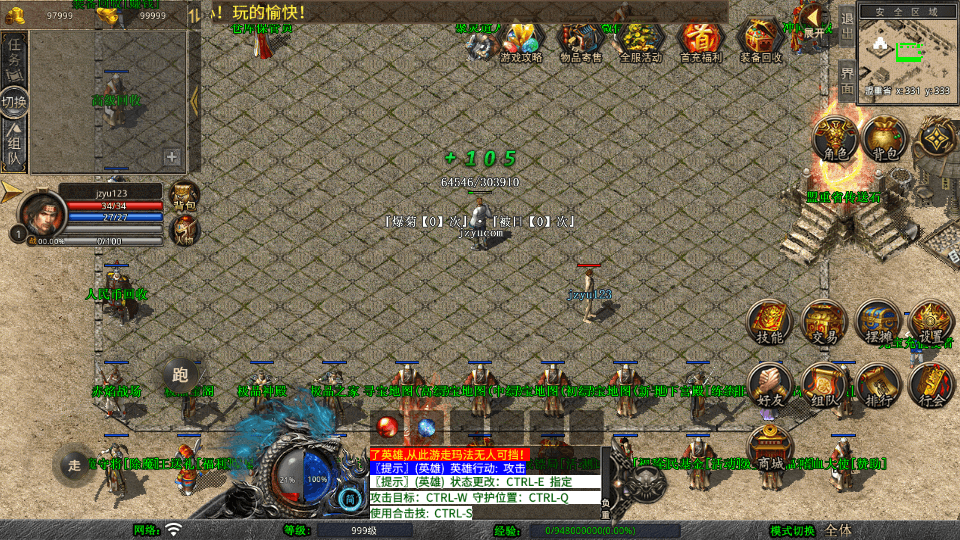Click the 展开 expand arrow button
This screenshot has height=540, width=960.
pyautogui.click(x=815, y=19)
